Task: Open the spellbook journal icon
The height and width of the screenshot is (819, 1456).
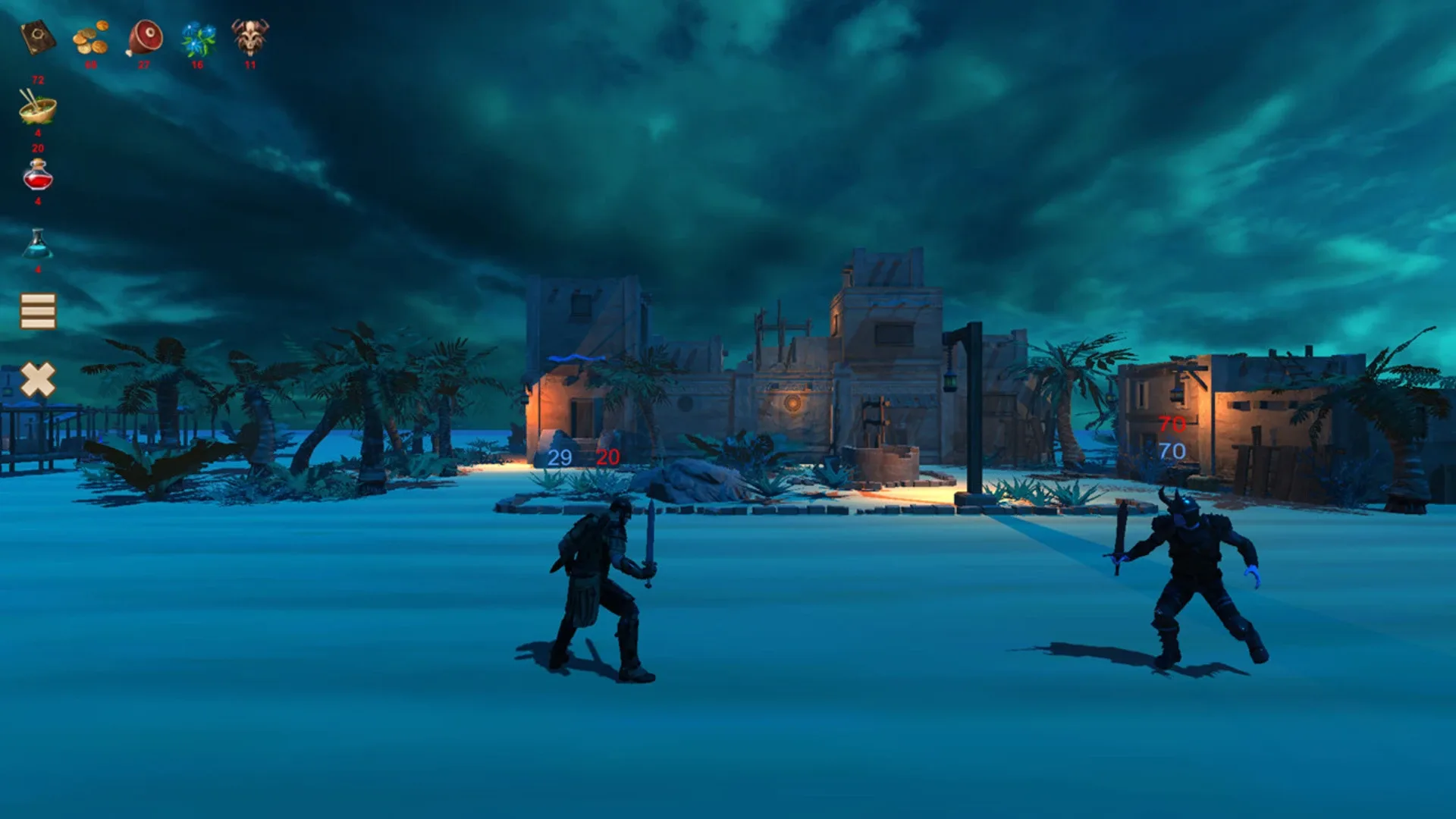Action: tap(38, 38)
